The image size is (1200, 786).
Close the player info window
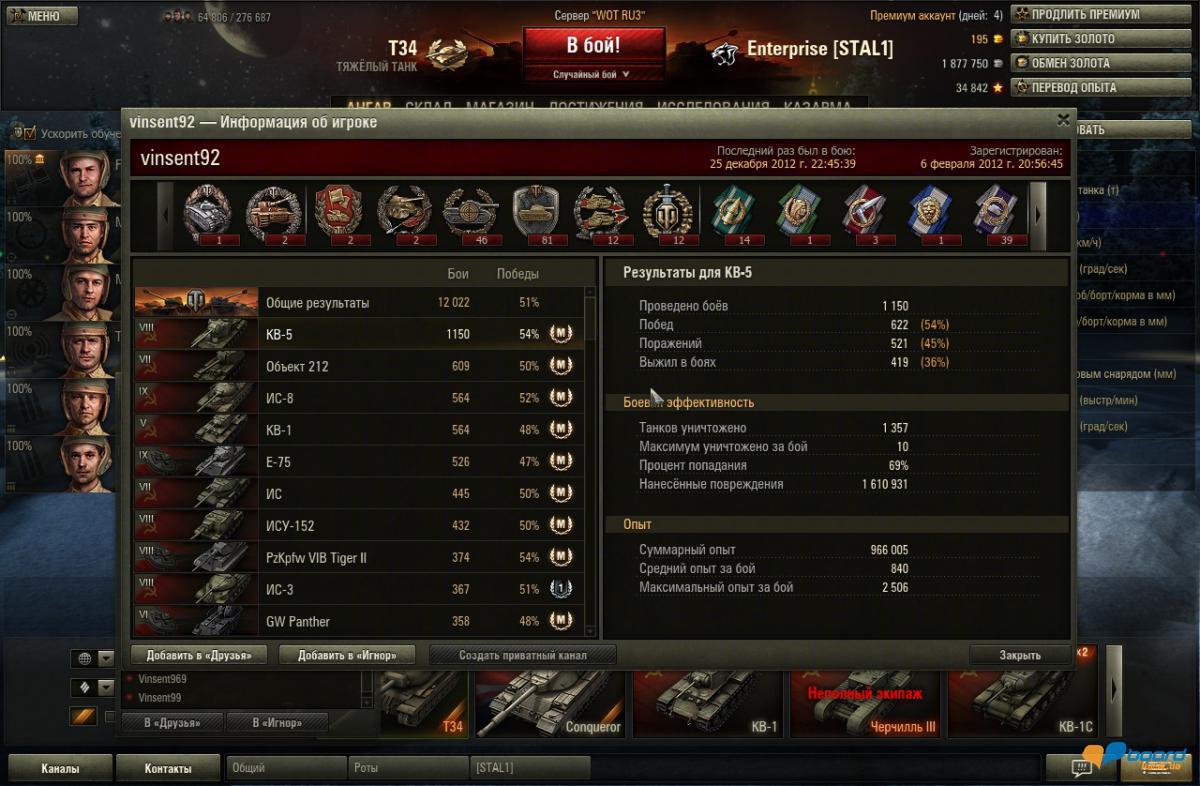(x=1063, y=119)
